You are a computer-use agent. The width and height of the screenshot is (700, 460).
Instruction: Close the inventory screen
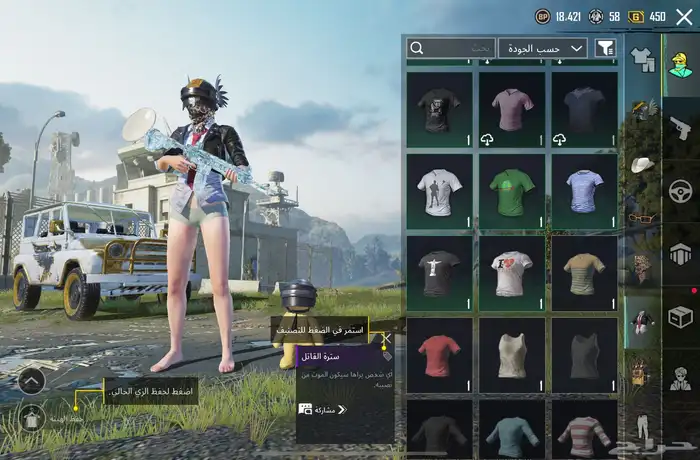tap(684, 16)
